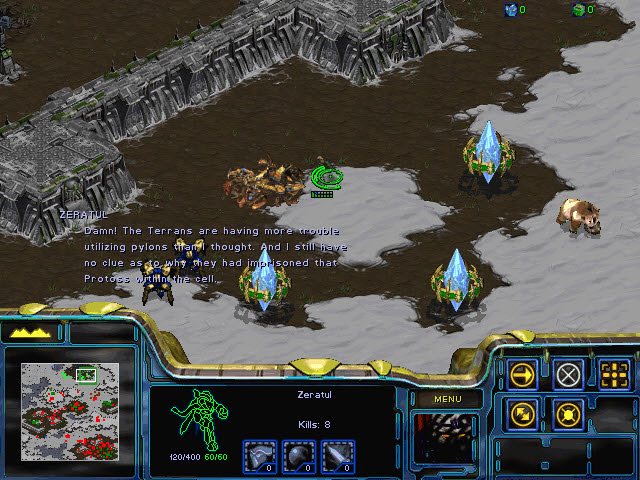Click the Move command arrow button
The width and height of the screenshot is (640, 480).
[x=523, y=375]
